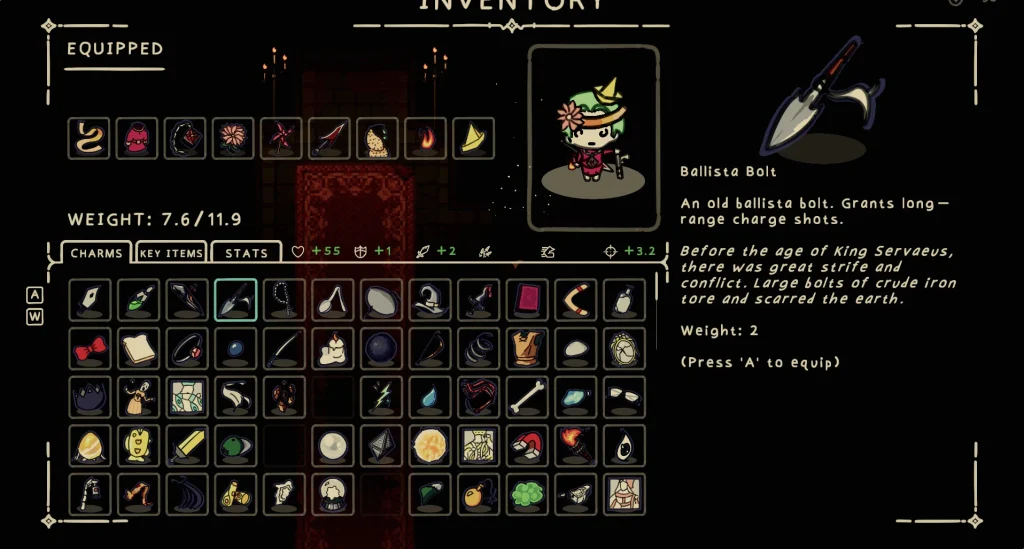1024x549 pixels.
Task: Switch to the Key Items tab
Action: (x=171, y=253)
